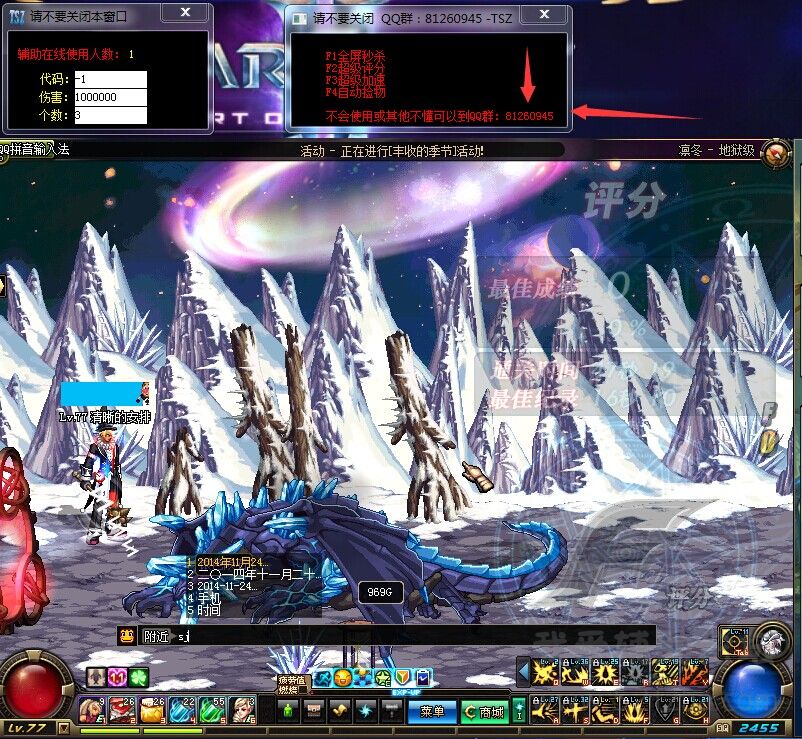Click the pink heart buff icon

(x=117, y=677)
